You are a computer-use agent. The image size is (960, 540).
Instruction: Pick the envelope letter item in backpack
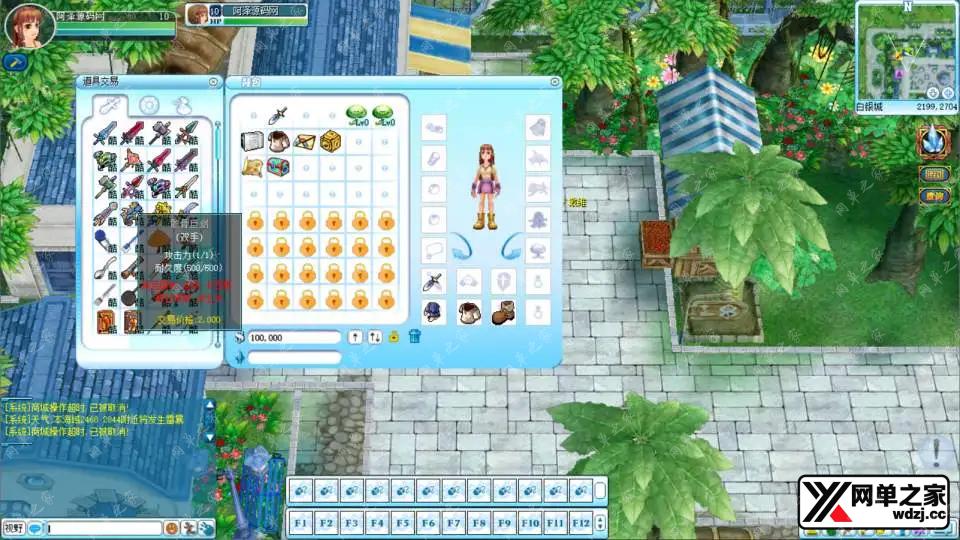[305, 140]
